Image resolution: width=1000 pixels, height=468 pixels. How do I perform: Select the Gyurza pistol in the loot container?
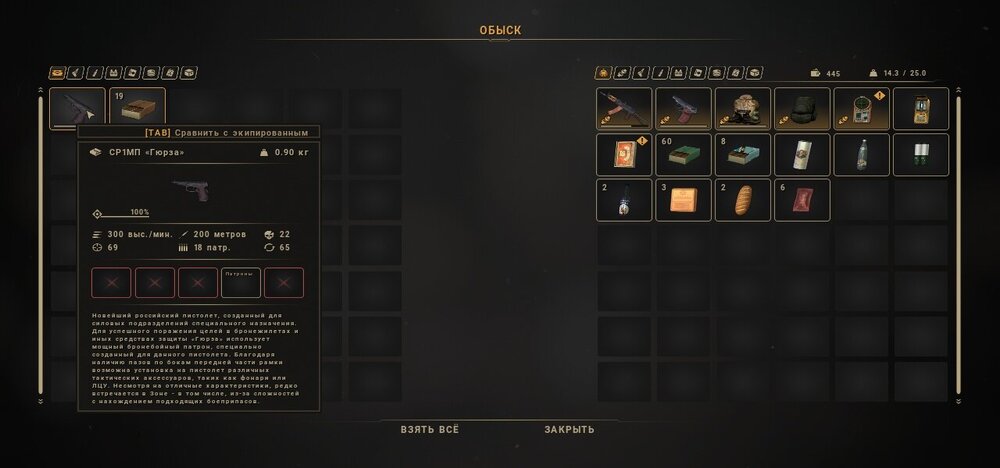click(x=78, y=108)
